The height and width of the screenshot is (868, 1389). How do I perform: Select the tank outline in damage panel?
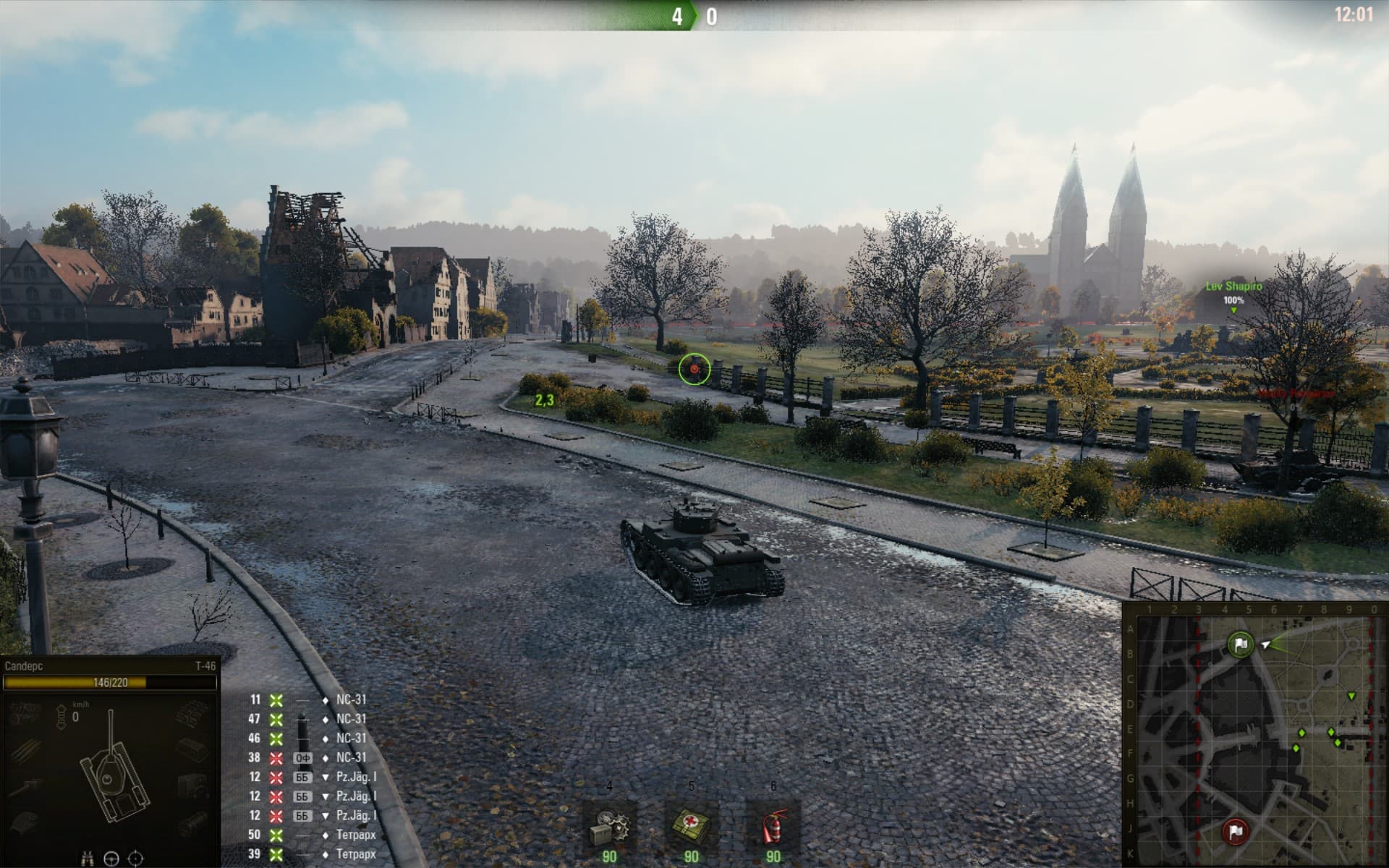point(112,774)
